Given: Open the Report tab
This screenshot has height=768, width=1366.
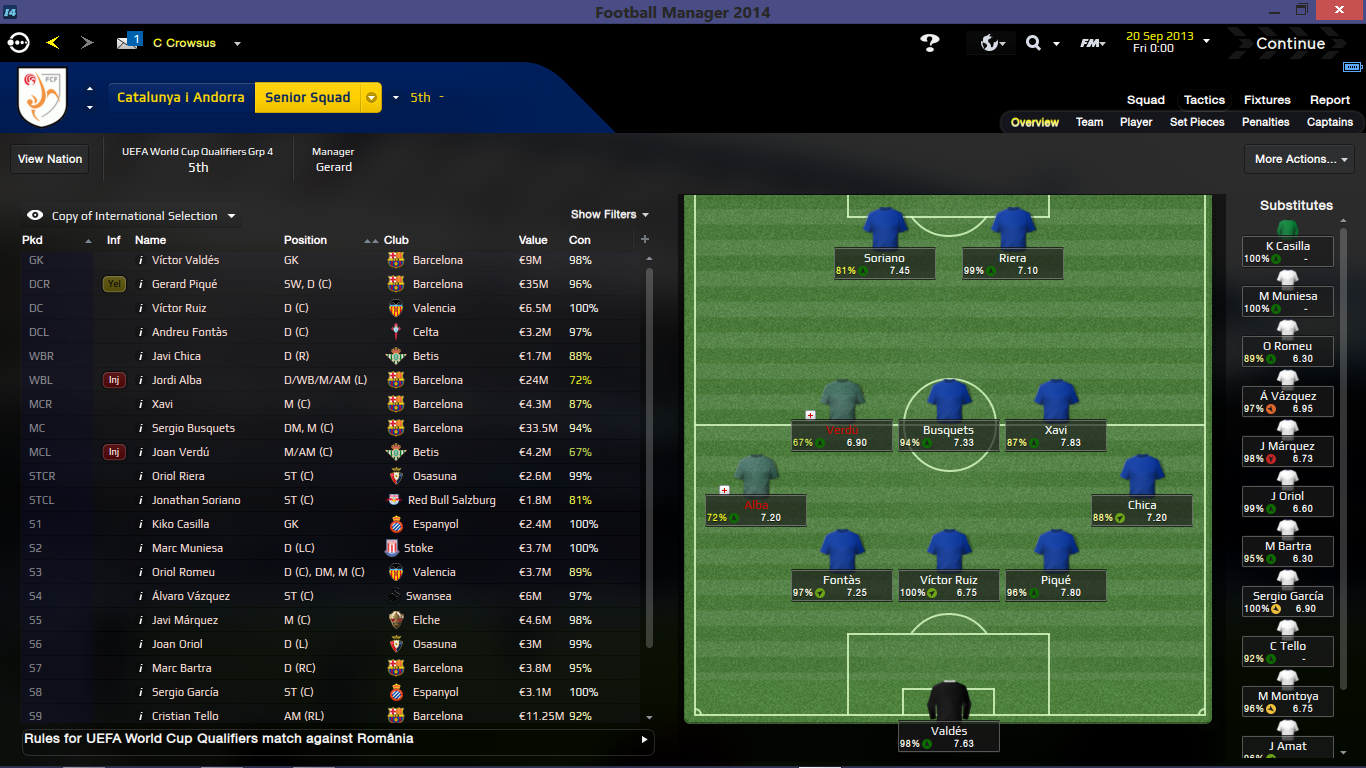Looking at the screenshot, I should (x=1330, y=100).
